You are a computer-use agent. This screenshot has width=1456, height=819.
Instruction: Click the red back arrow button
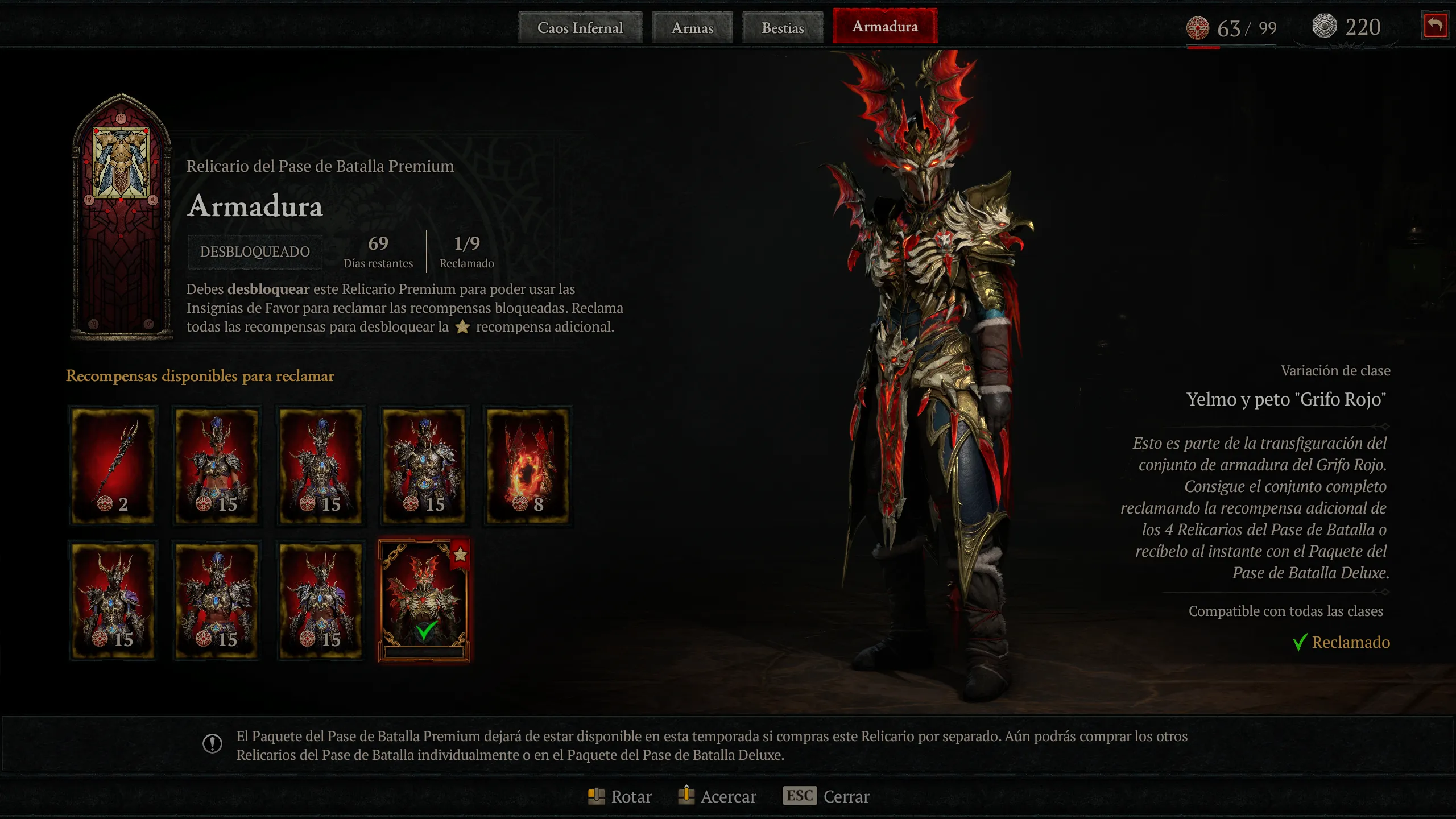(x=1435, y=26)
